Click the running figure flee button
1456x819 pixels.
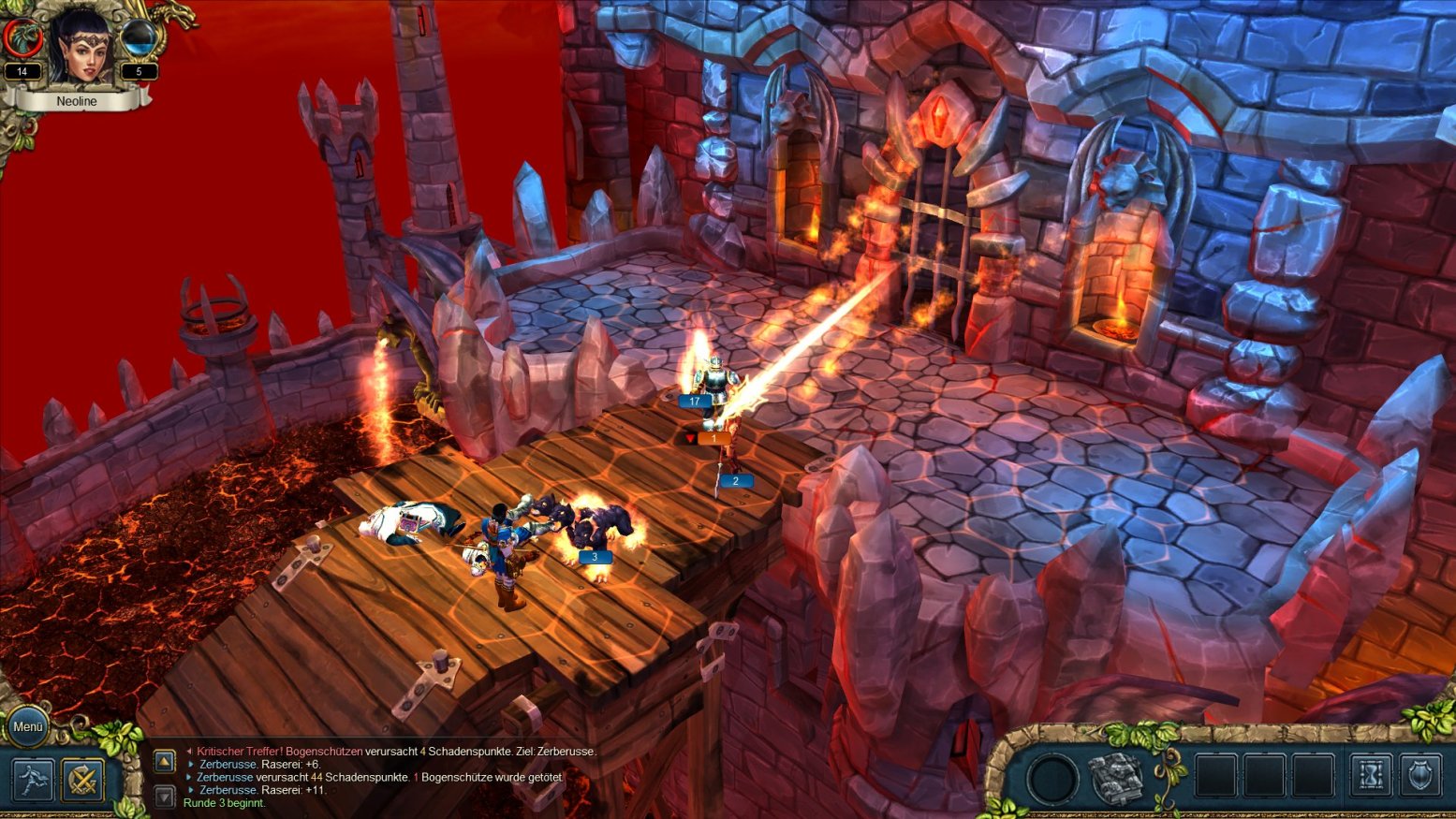coord(33,779)
